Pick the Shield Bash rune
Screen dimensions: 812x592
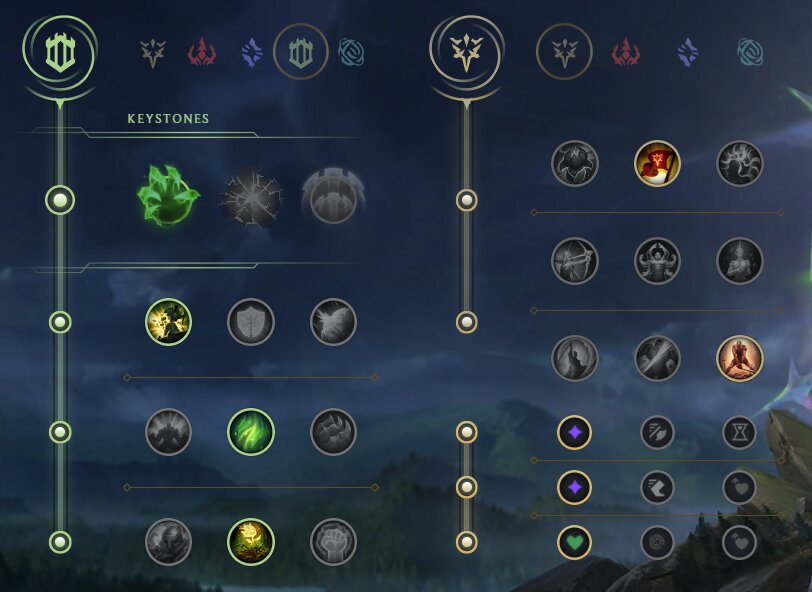coord(333,322)
